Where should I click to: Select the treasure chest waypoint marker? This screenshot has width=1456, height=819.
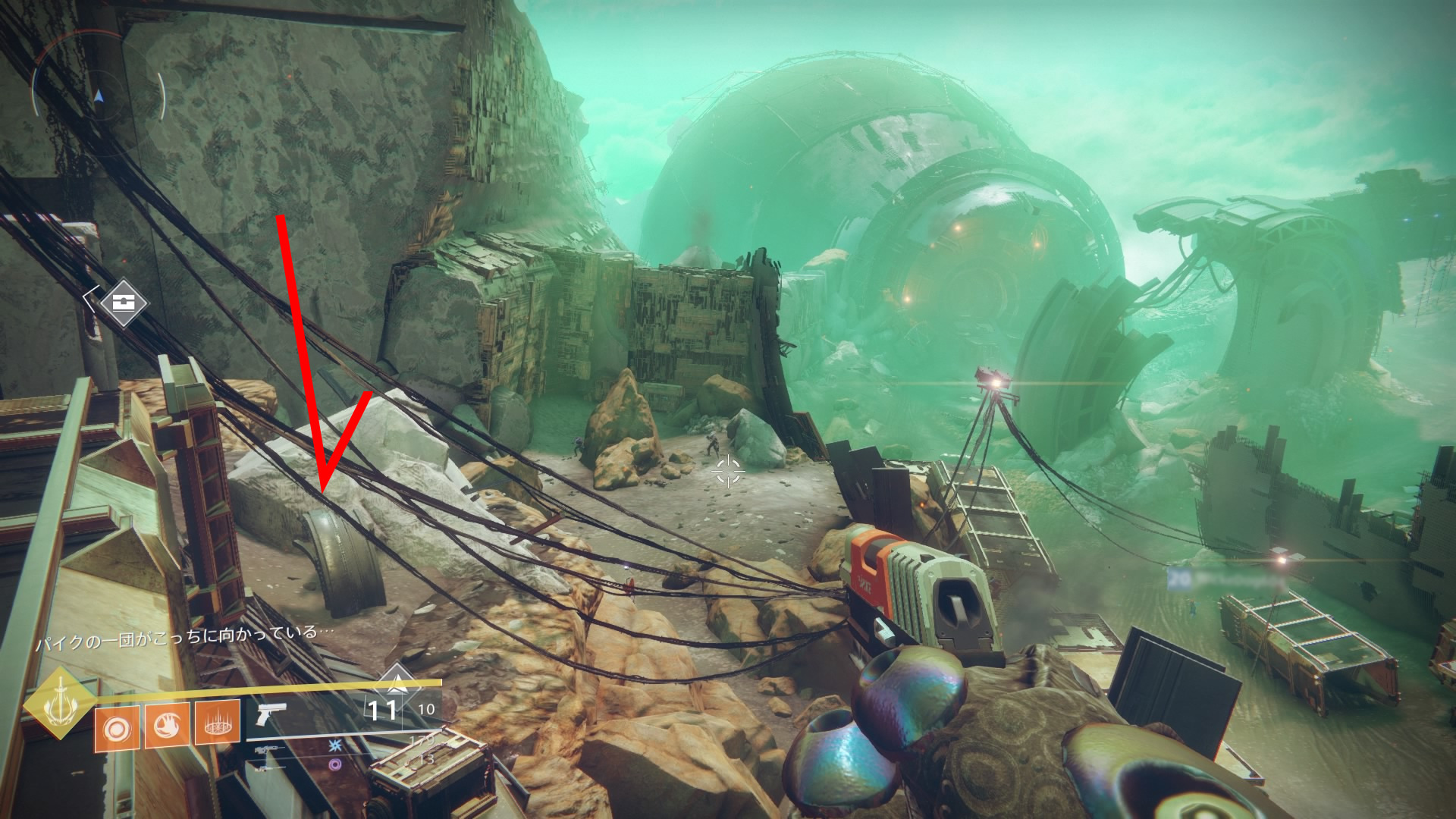coord(123,303)
